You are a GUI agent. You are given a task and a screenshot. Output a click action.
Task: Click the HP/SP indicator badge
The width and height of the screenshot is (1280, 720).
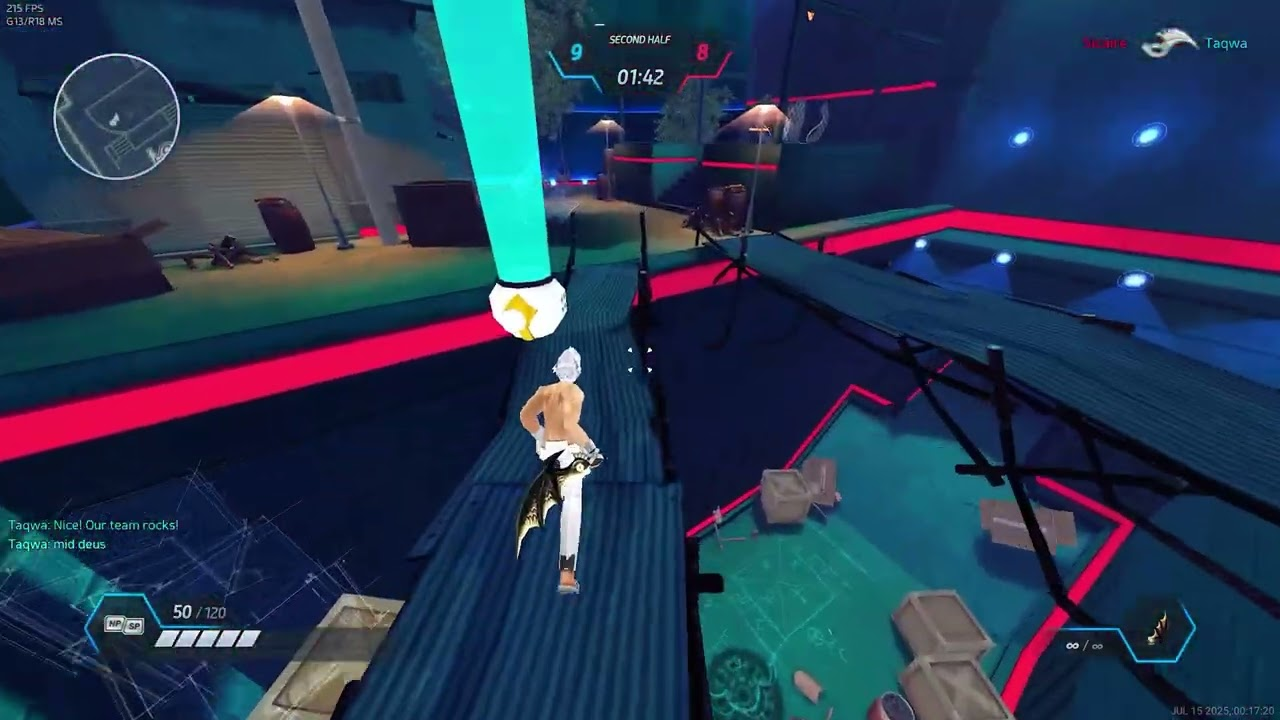point(125,625)
